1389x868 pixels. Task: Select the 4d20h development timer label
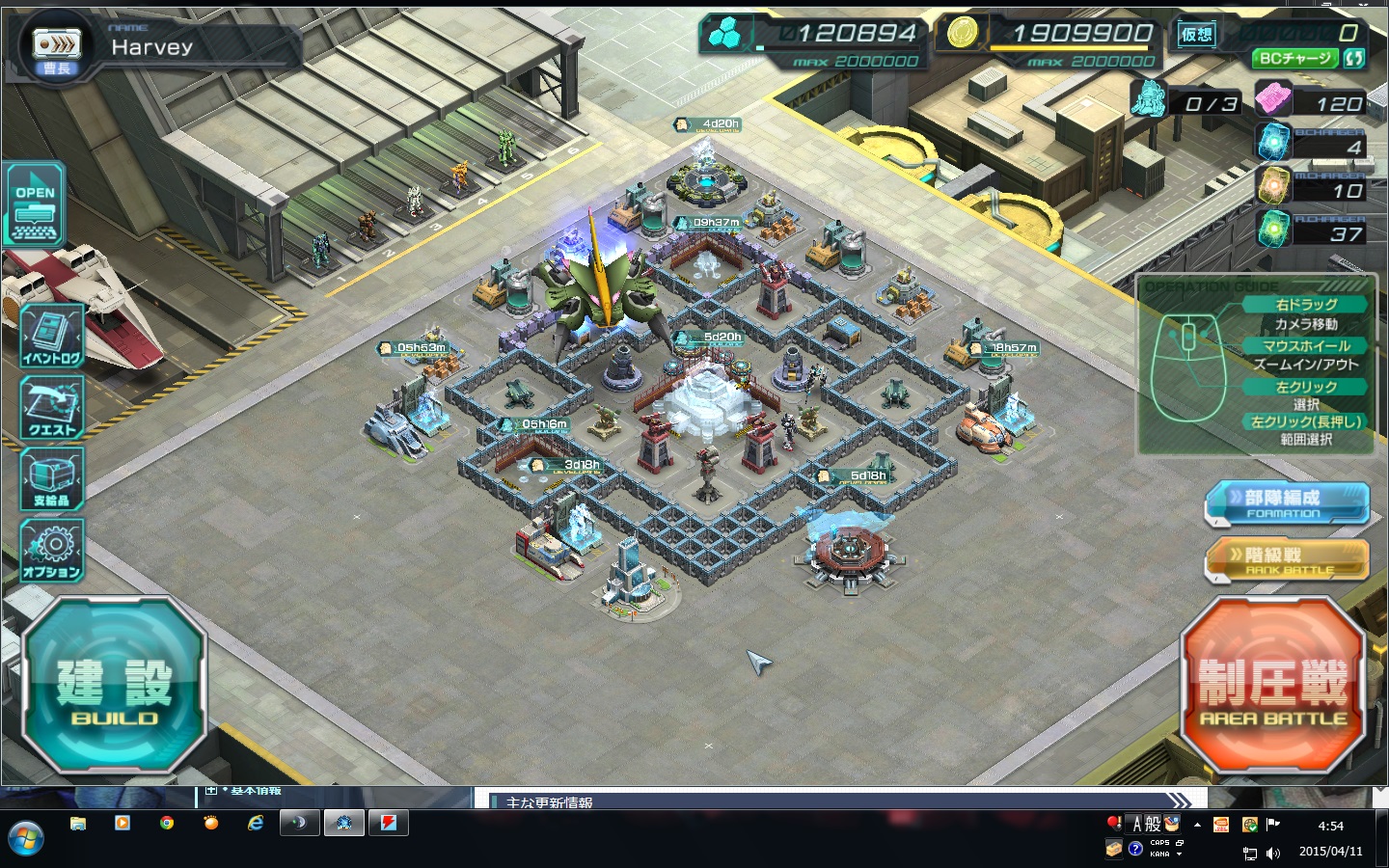709,124
